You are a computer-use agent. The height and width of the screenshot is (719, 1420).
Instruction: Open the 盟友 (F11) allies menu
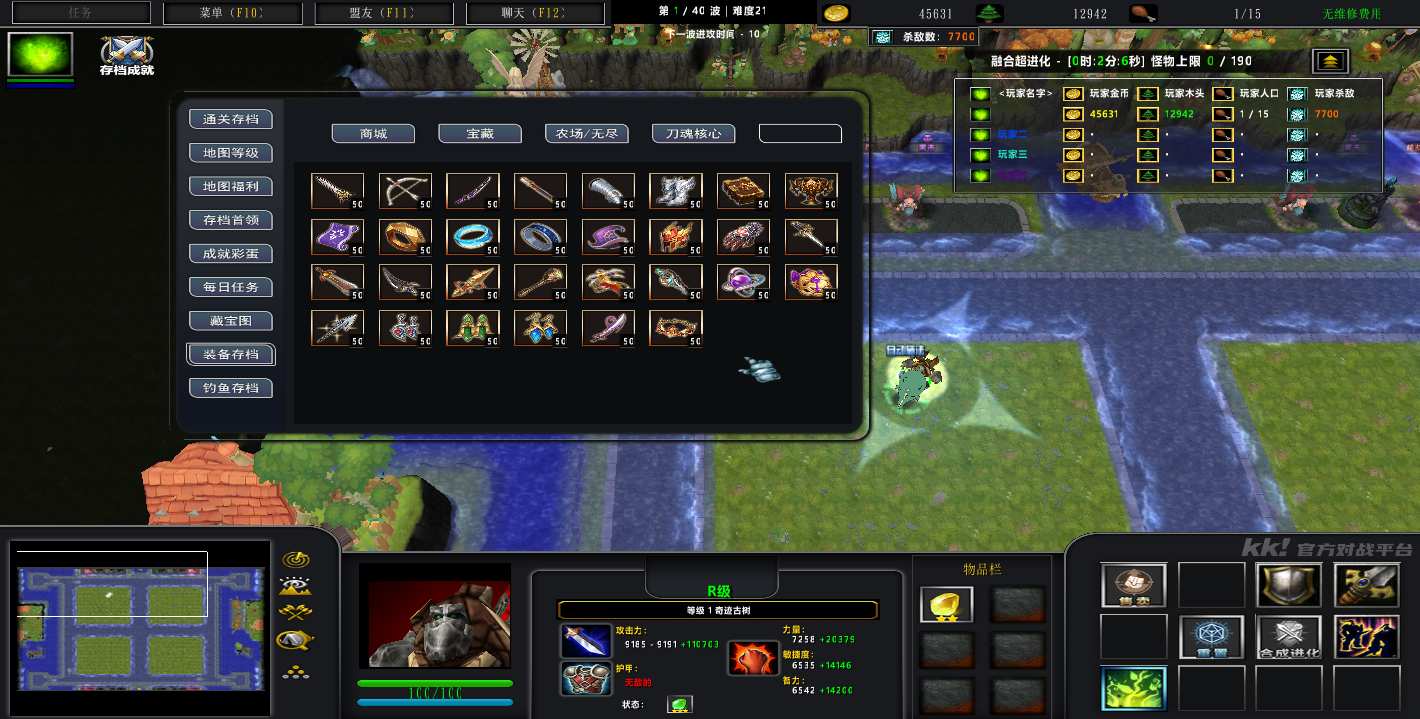click(387, 13)
